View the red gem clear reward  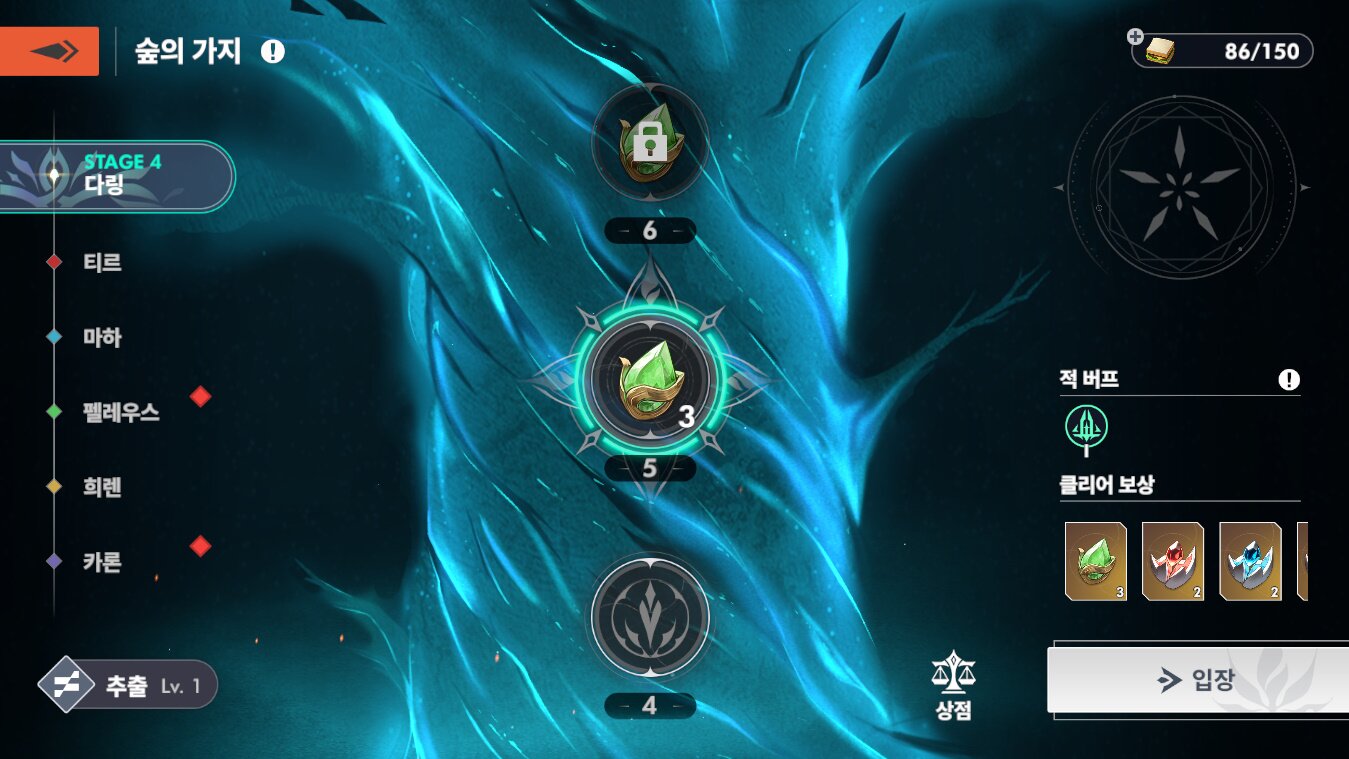click(1173, 561)
